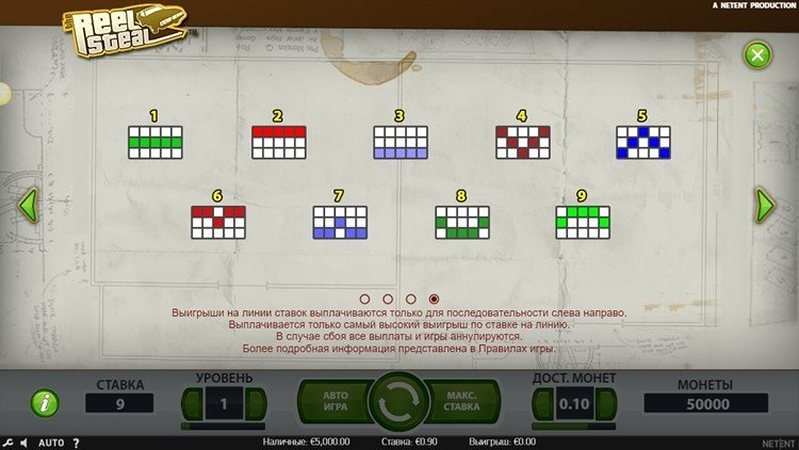Select the third page indicator dot

point(410,299)
